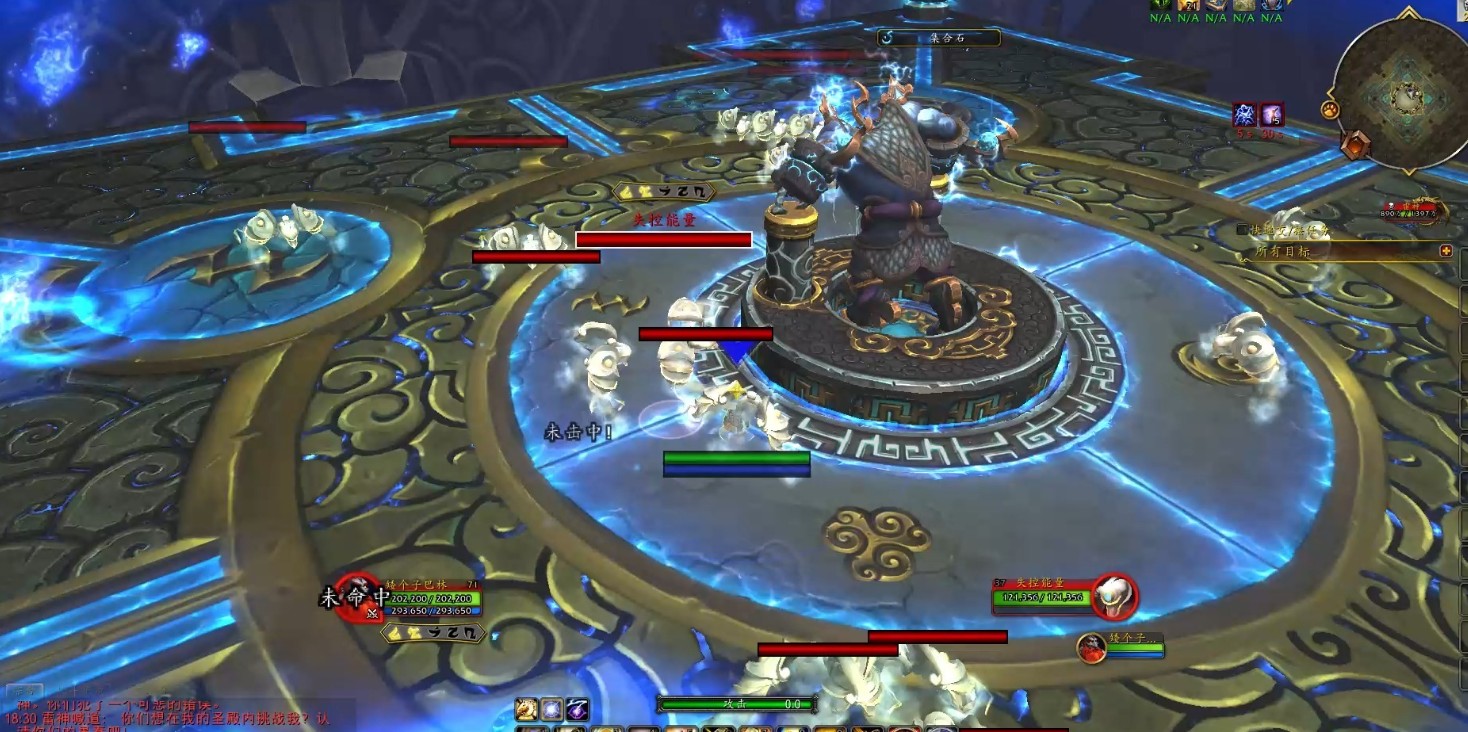Screen dimensions: 1468x732
Task: Expand the 所有目标 objectives header
Action: click(x=1445, y=251)
